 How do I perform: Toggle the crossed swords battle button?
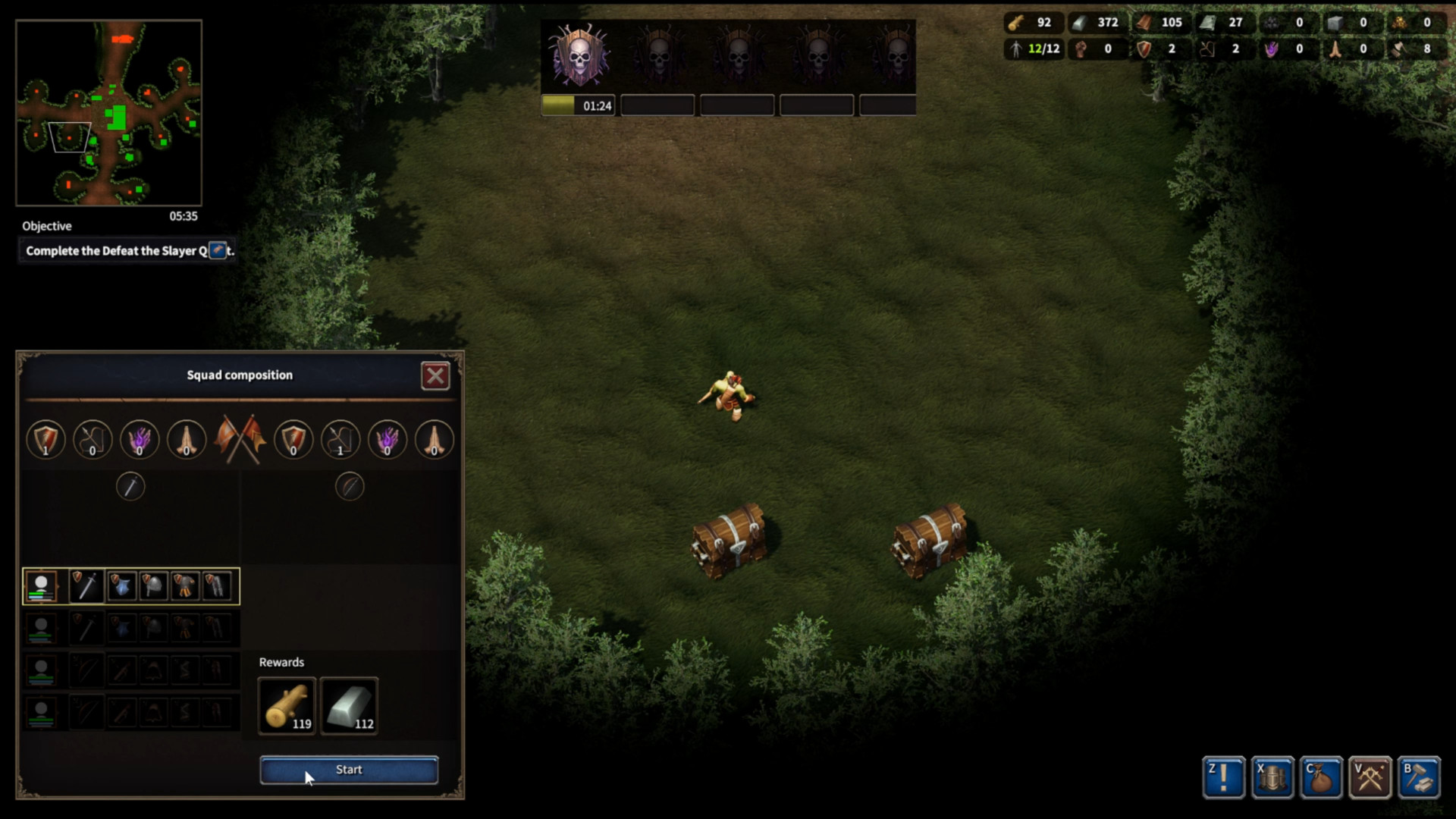1370,777
